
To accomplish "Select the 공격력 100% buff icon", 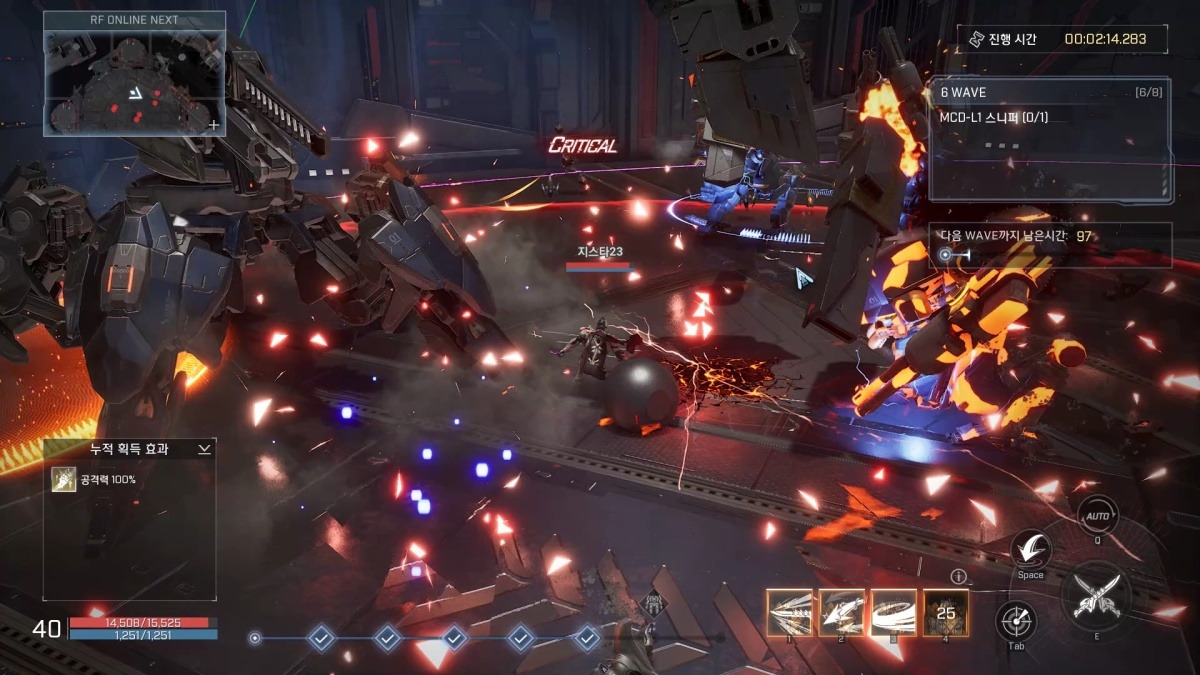I will [x=61, y=480].
